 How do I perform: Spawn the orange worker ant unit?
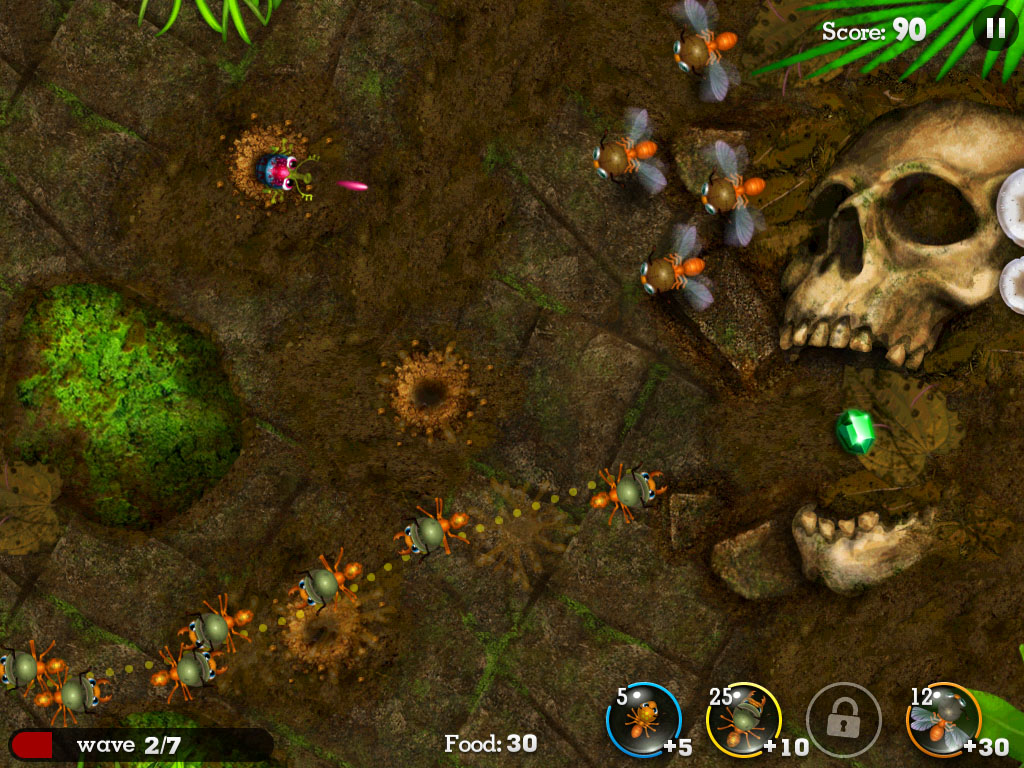tap(643, 719)
